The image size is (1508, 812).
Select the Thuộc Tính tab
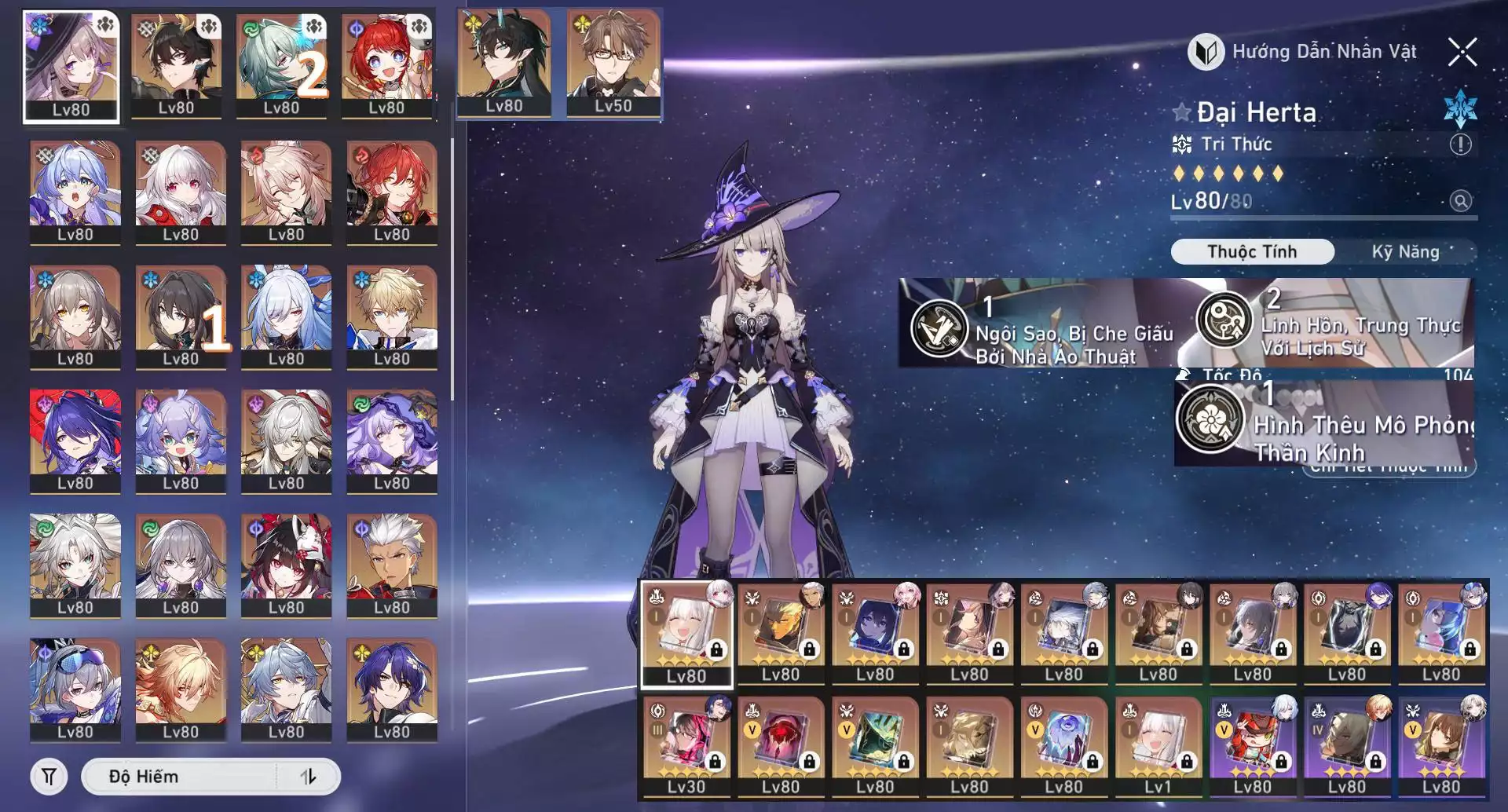coord(1252,252)
